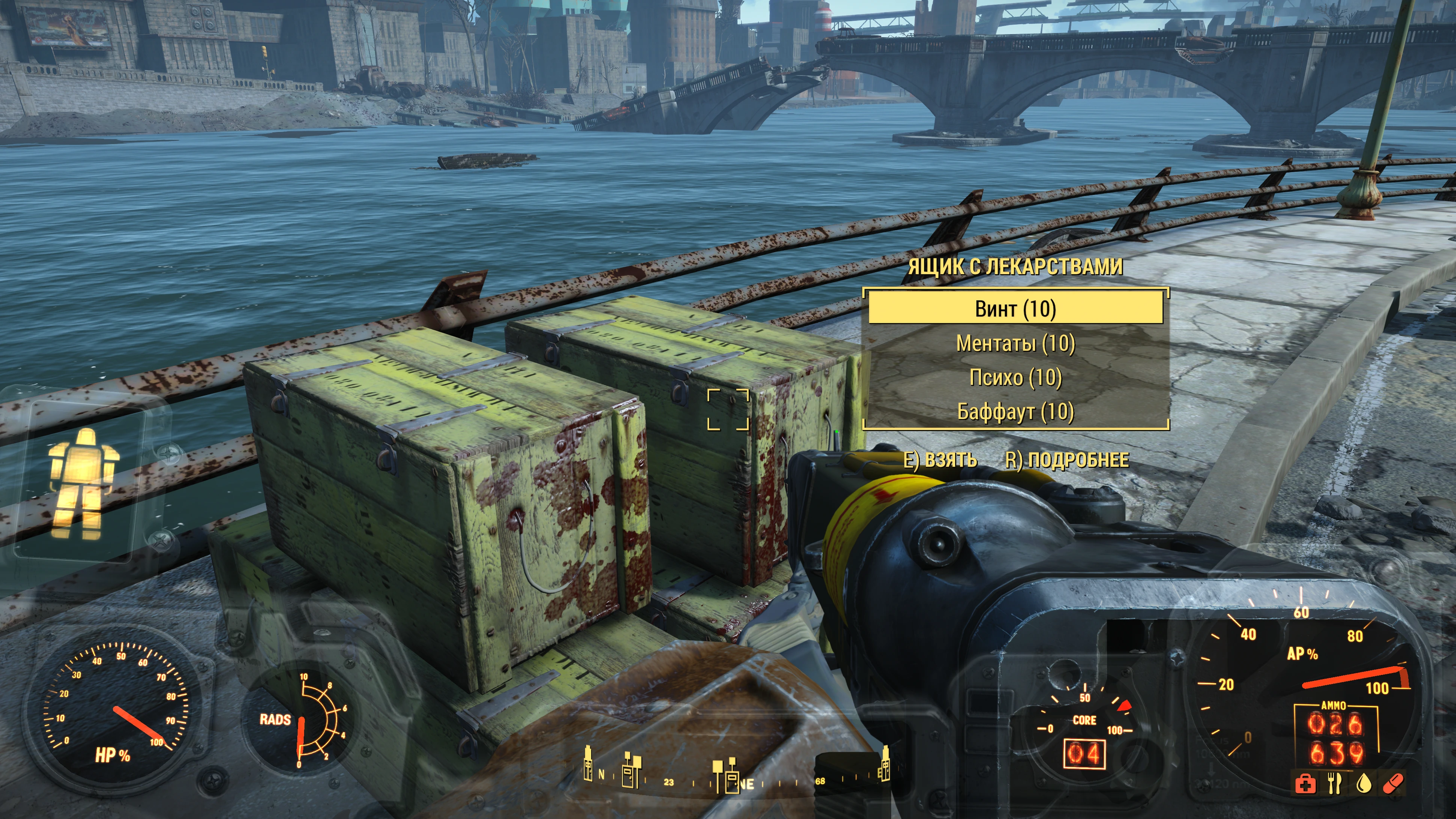The width and height of the screenshot is (1456, 819).
Task: Pick the Баффаут (10) row
Action: [1015, 412]
